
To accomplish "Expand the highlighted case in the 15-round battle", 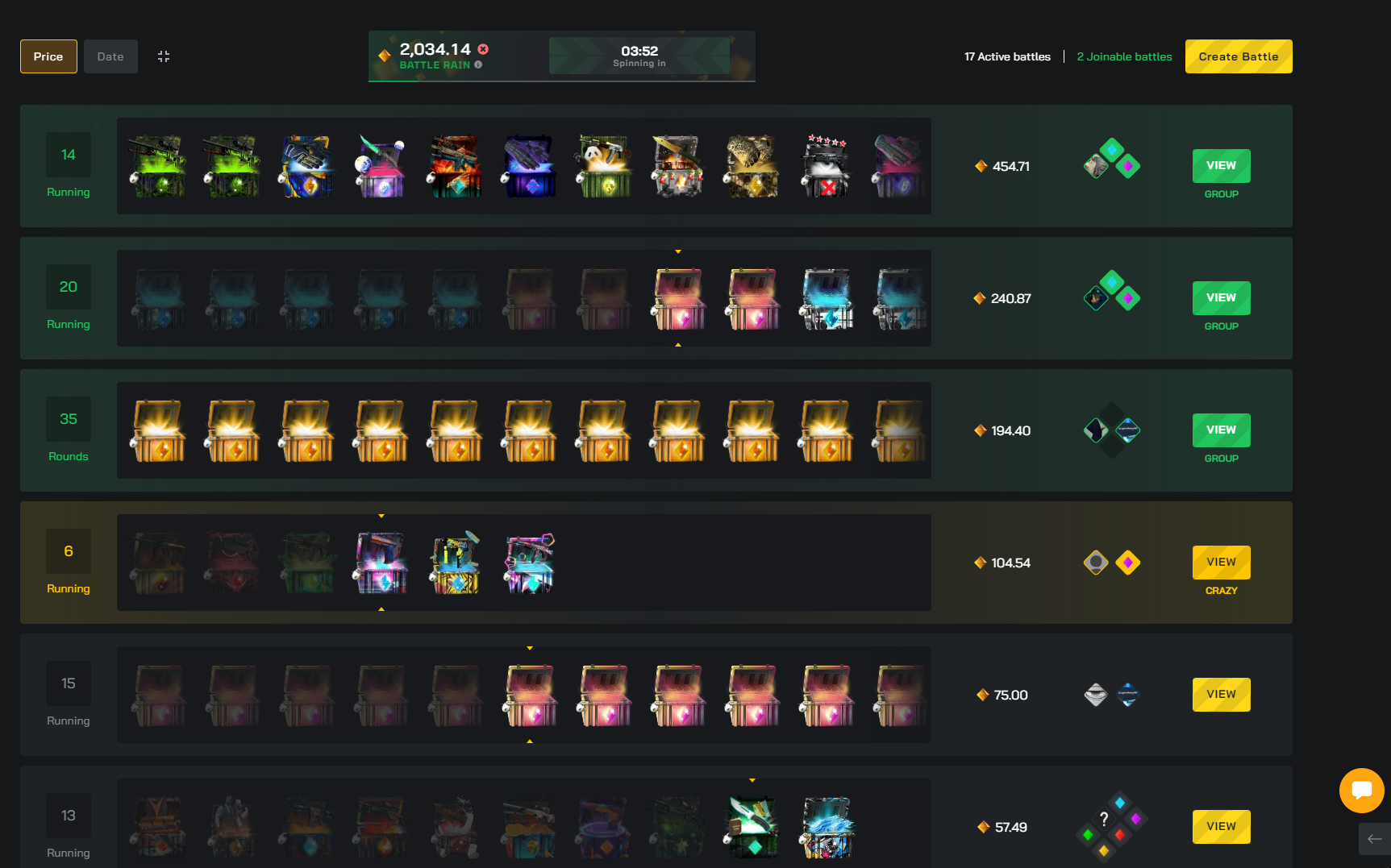I will coord(529,695).
